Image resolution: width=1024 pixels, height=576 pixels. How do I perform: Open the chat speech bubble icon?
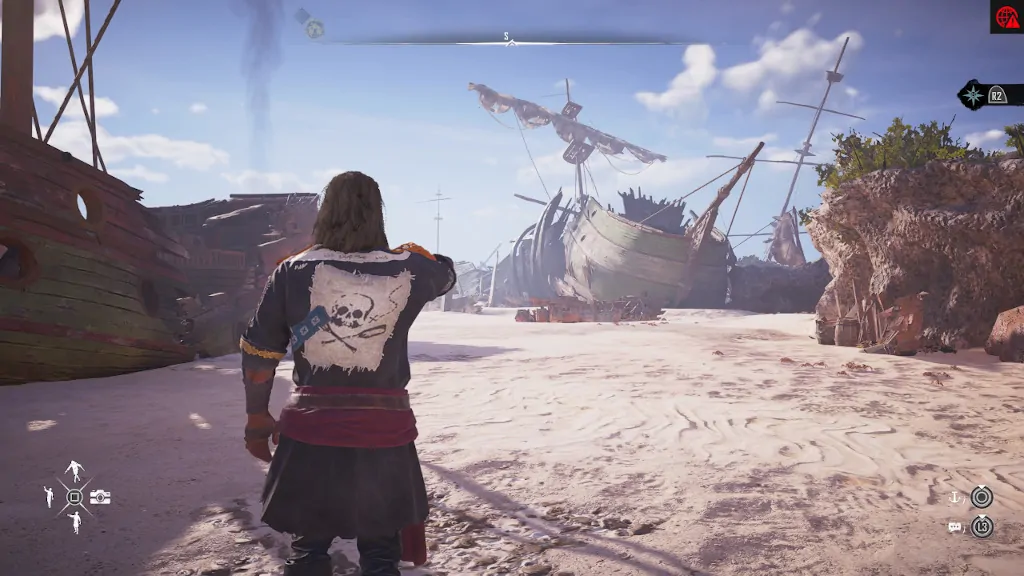954,526
